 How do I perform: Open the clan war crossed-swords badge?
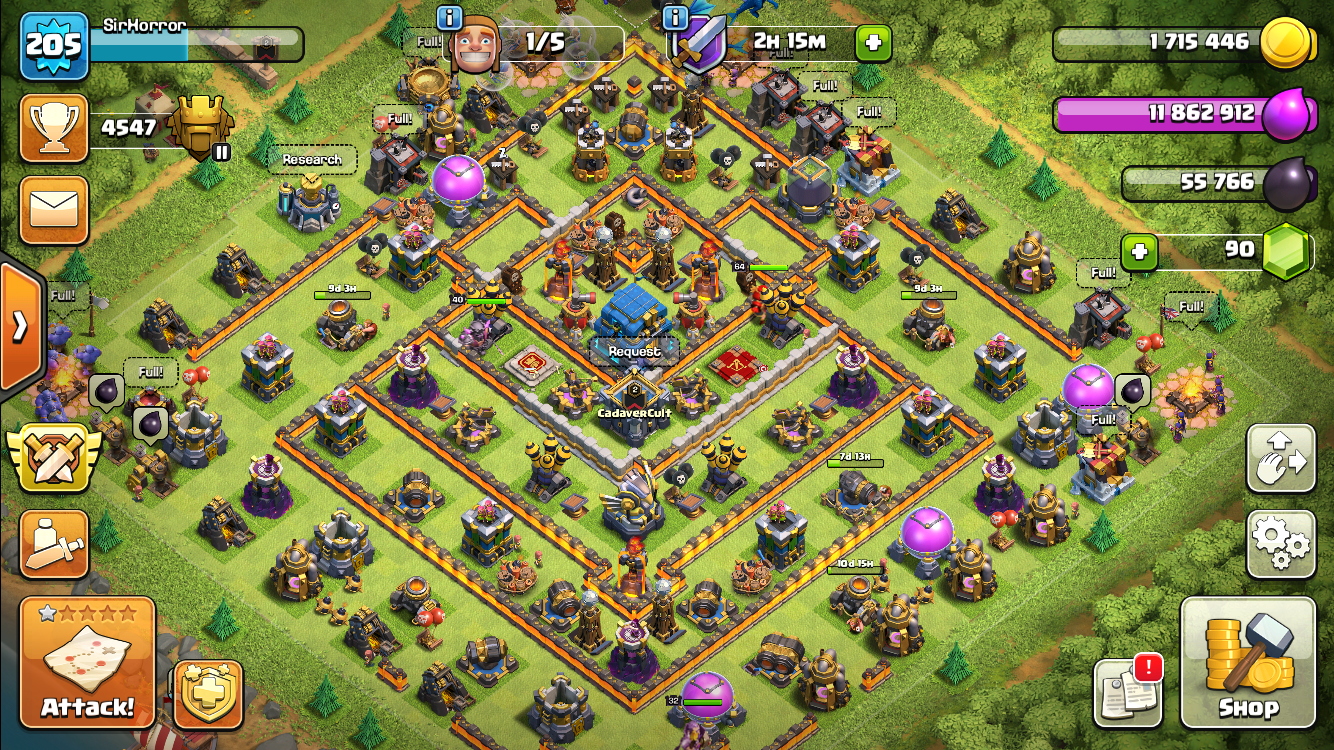click(x=54, y=456)
